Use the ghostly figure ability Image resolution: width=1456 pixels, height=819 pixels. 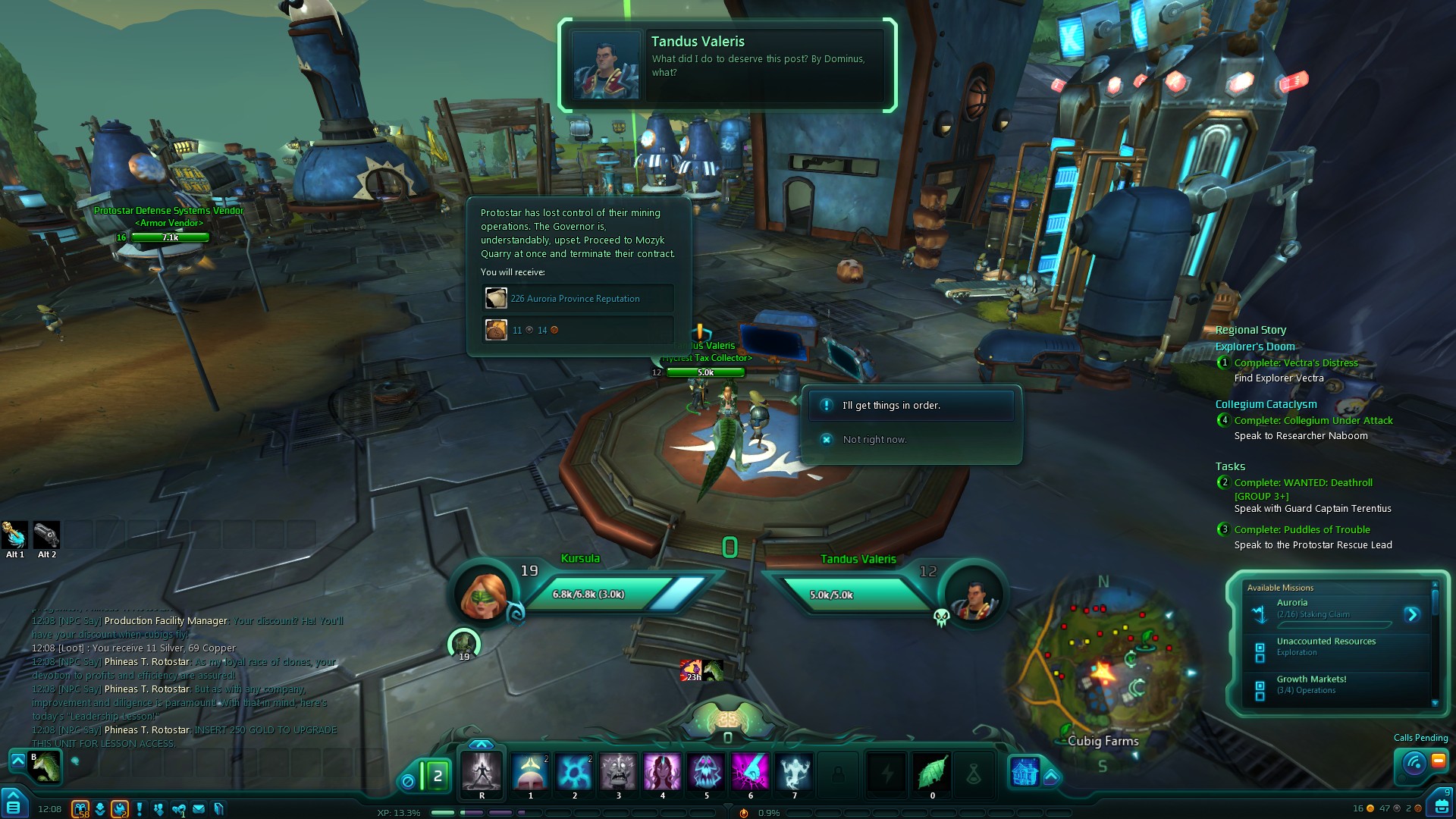[794, 772]
